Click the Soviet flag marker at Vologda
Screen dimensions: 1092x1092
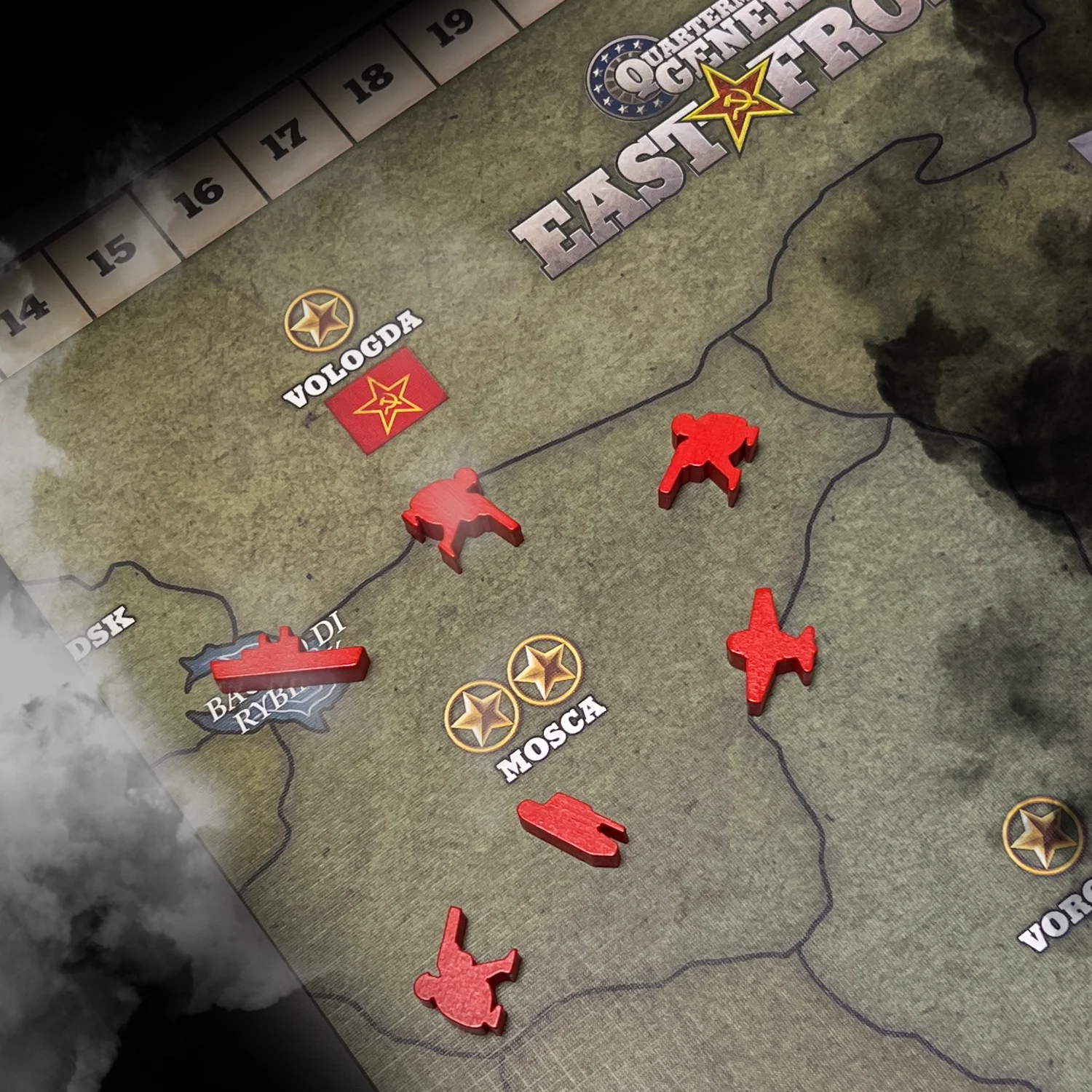(x=386, y=400)
